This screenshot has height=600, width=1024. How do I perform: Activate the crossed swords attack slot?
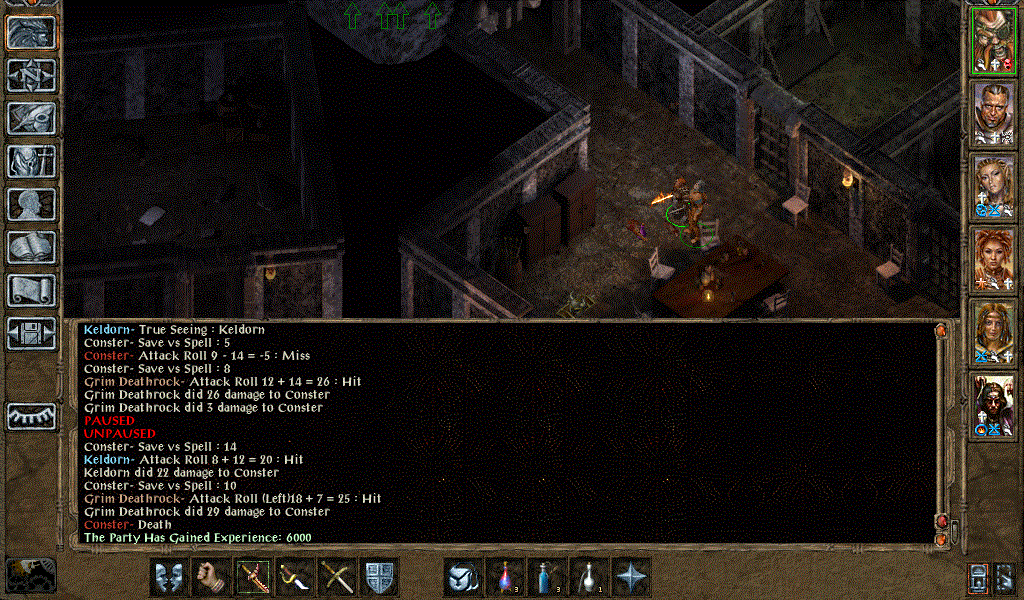pyautogui.click(x=338, y=578)
